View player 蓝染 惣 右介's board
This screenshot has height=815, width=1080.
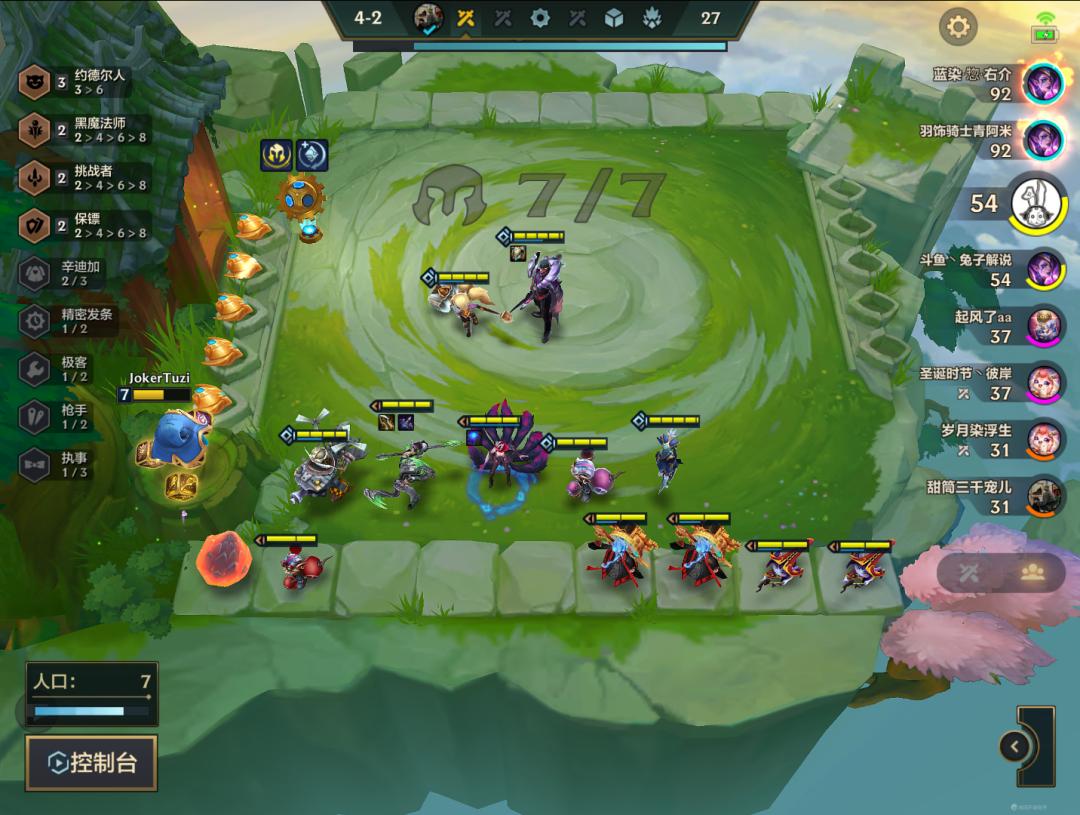point(1044,83)
